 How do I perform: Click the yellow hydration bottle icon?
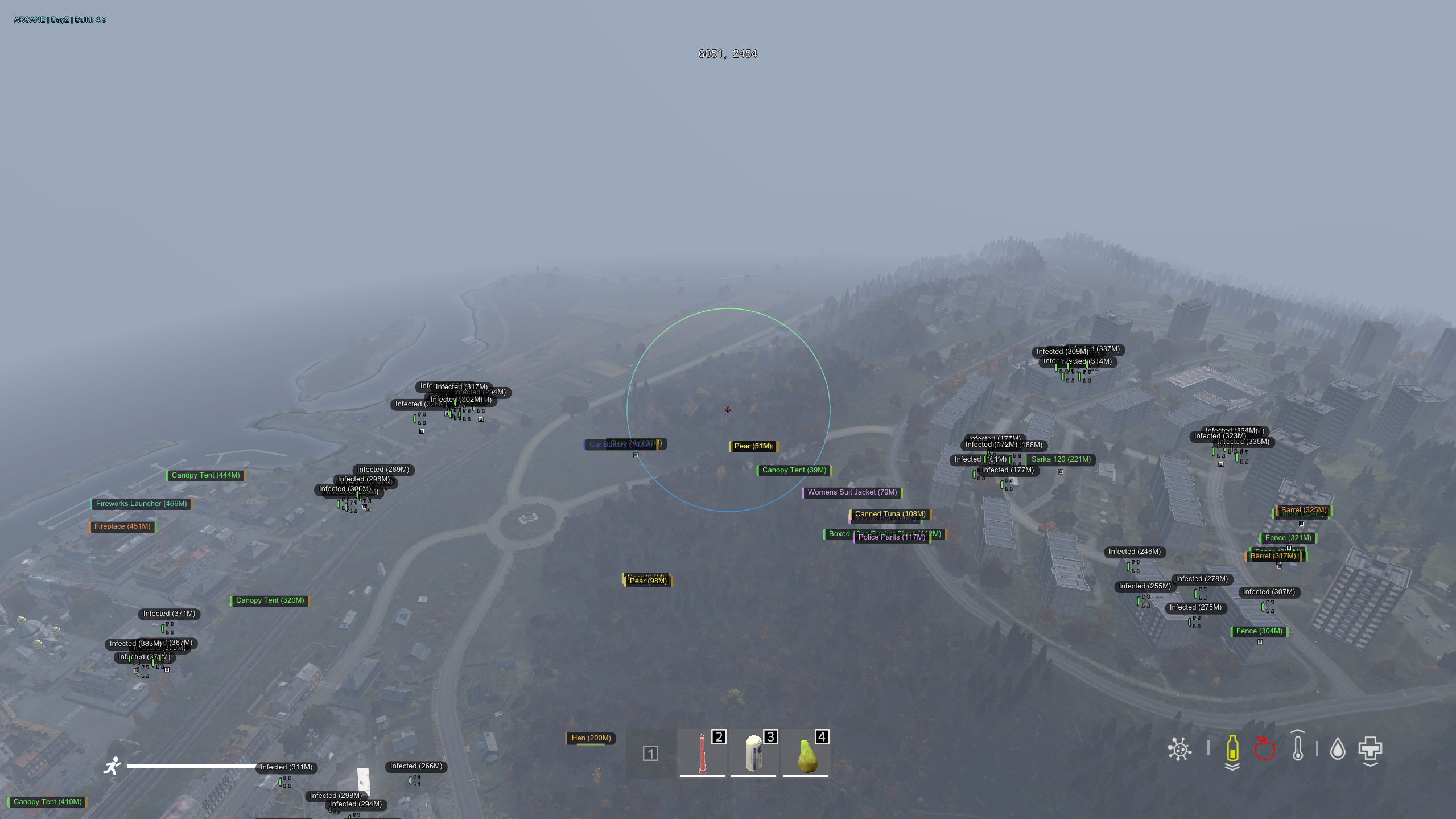1232,748
